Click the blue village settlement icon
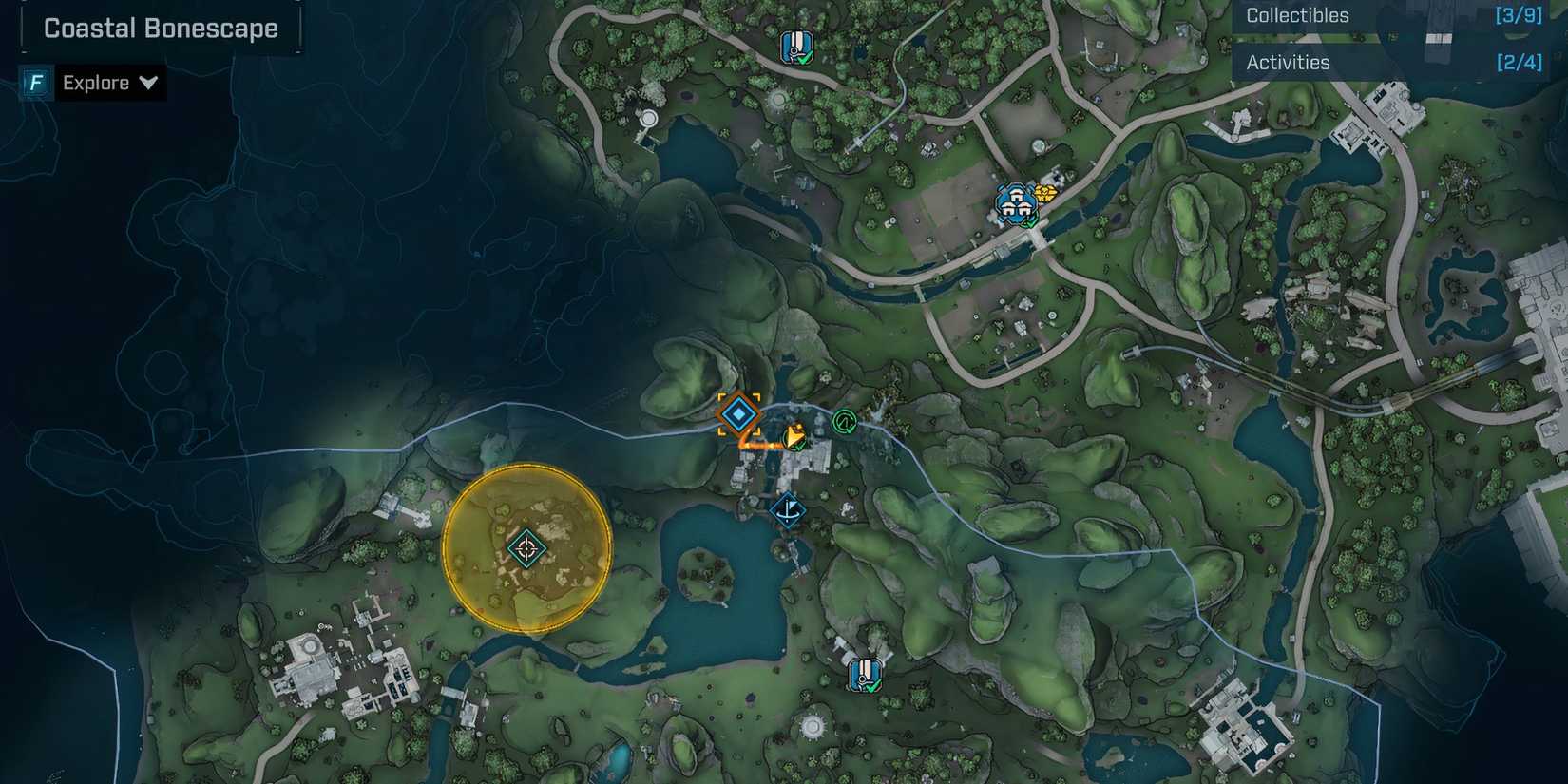The height and width of the screenshot is (784, 1568). click(x=1015, y=201)
